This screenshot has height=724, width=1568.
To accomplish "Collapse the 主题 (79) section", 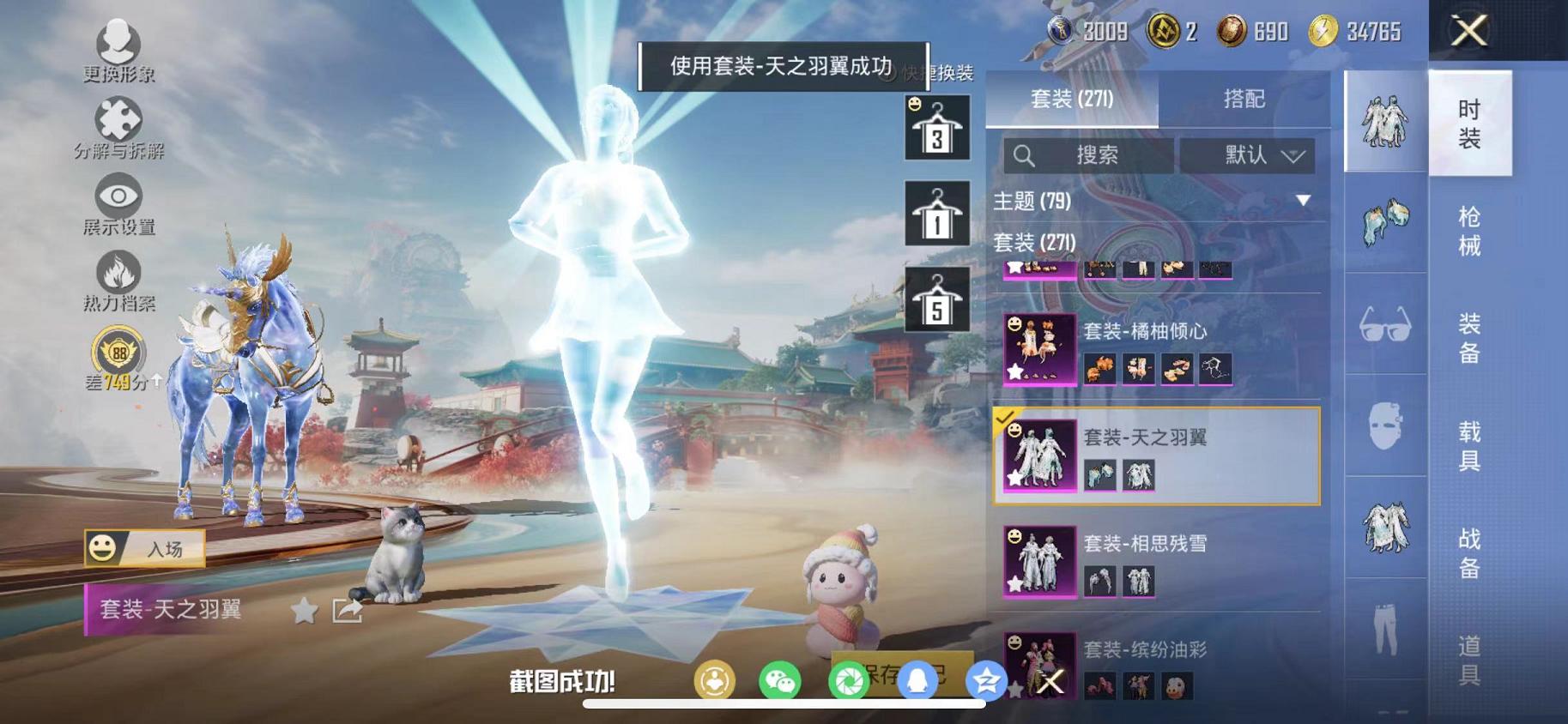I will [1305, 202].
